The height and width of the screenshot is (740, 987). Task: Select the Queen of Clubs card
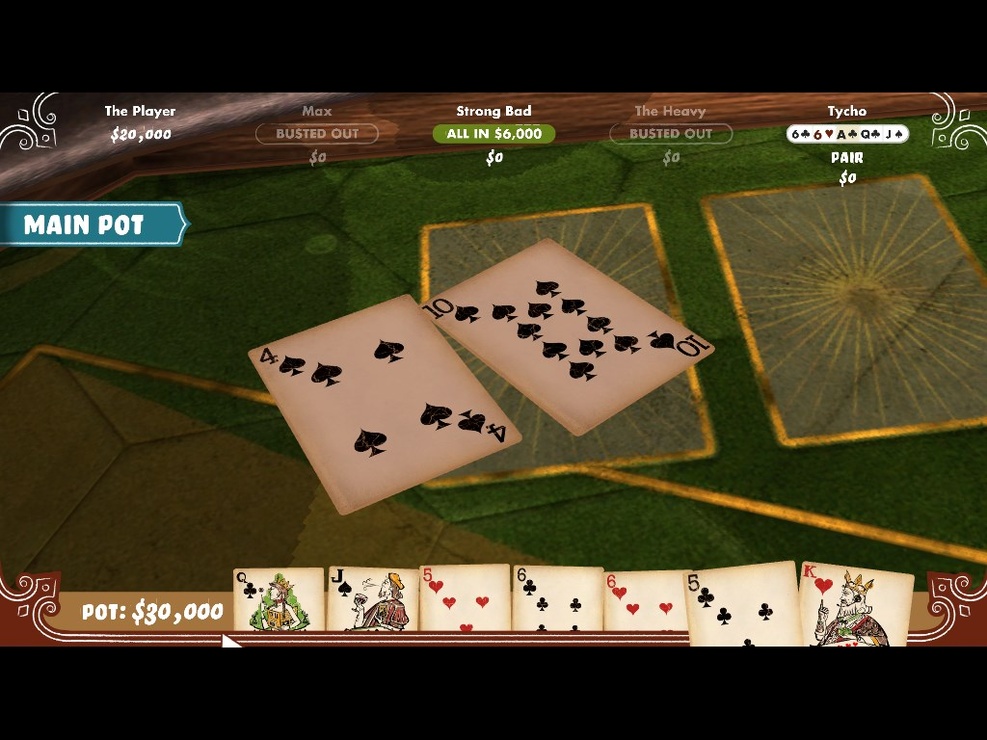(x=278, y=599)
